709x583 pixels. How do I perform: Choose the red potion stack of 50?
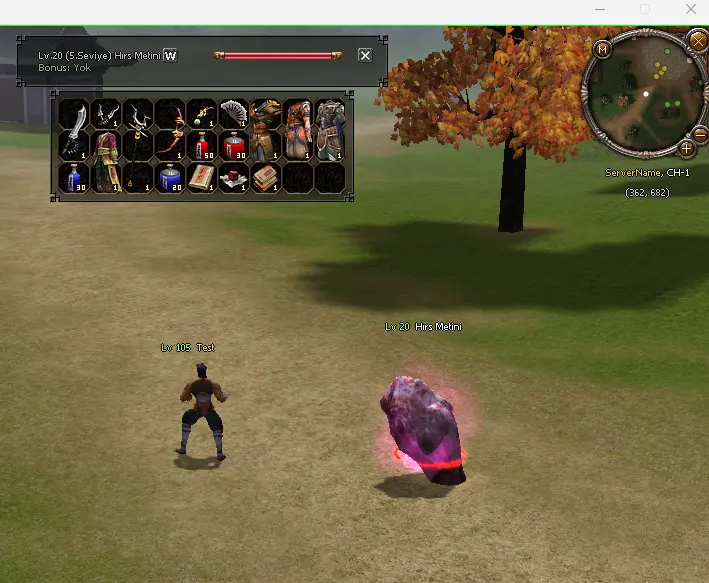tap(202, 145)
